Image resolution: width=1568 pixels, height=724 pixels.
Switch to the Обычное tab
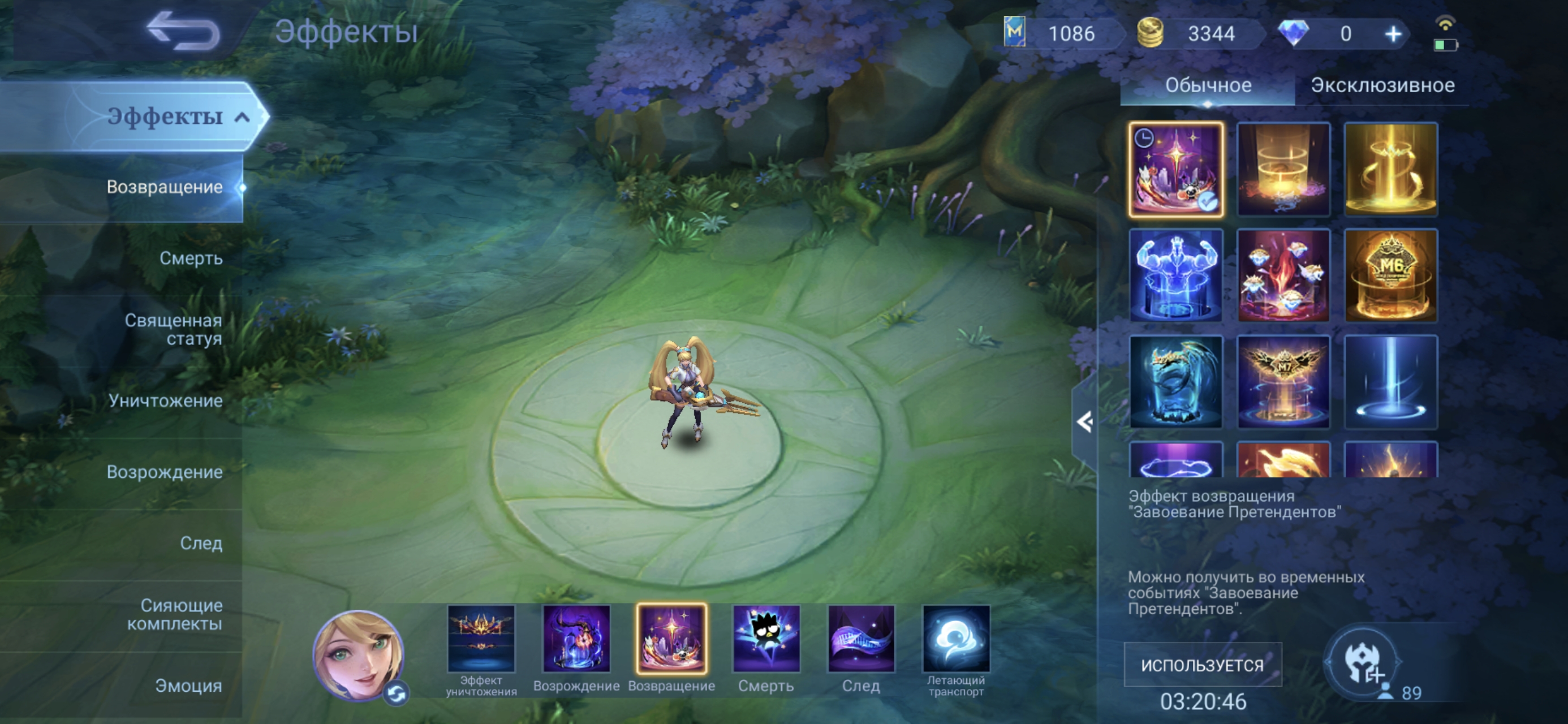point(1208,86)
